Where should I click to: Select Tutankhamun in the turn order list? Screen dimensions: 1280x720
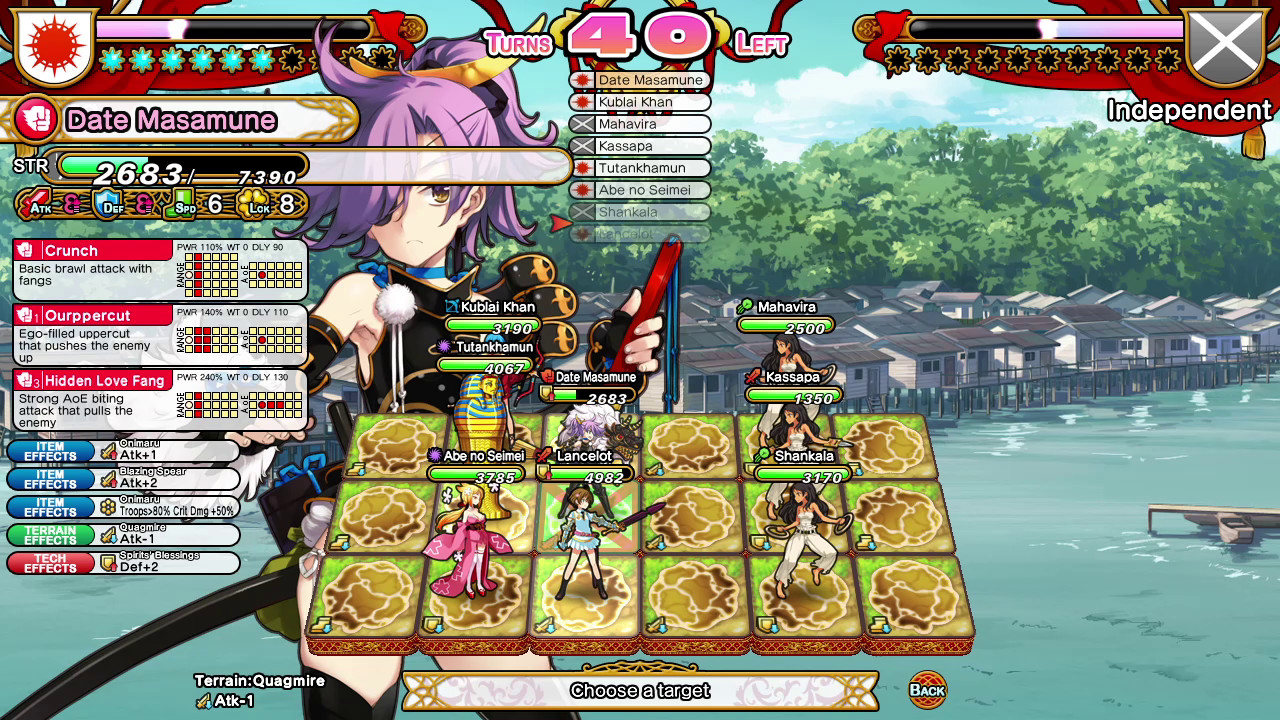[640, 168]
